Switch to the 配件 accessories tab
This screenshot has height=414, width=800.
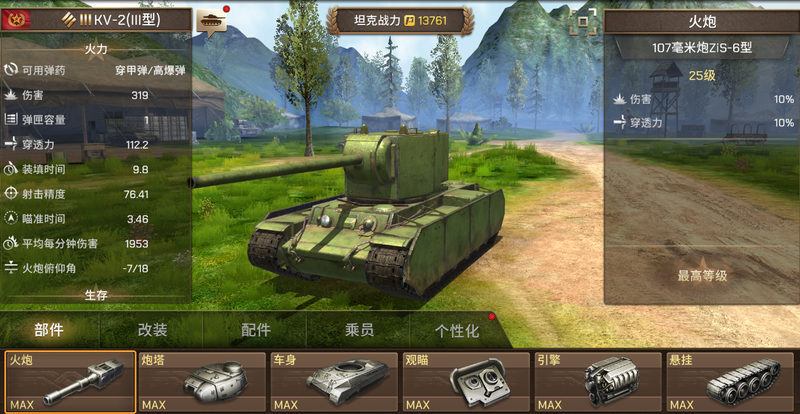point(256,331)
